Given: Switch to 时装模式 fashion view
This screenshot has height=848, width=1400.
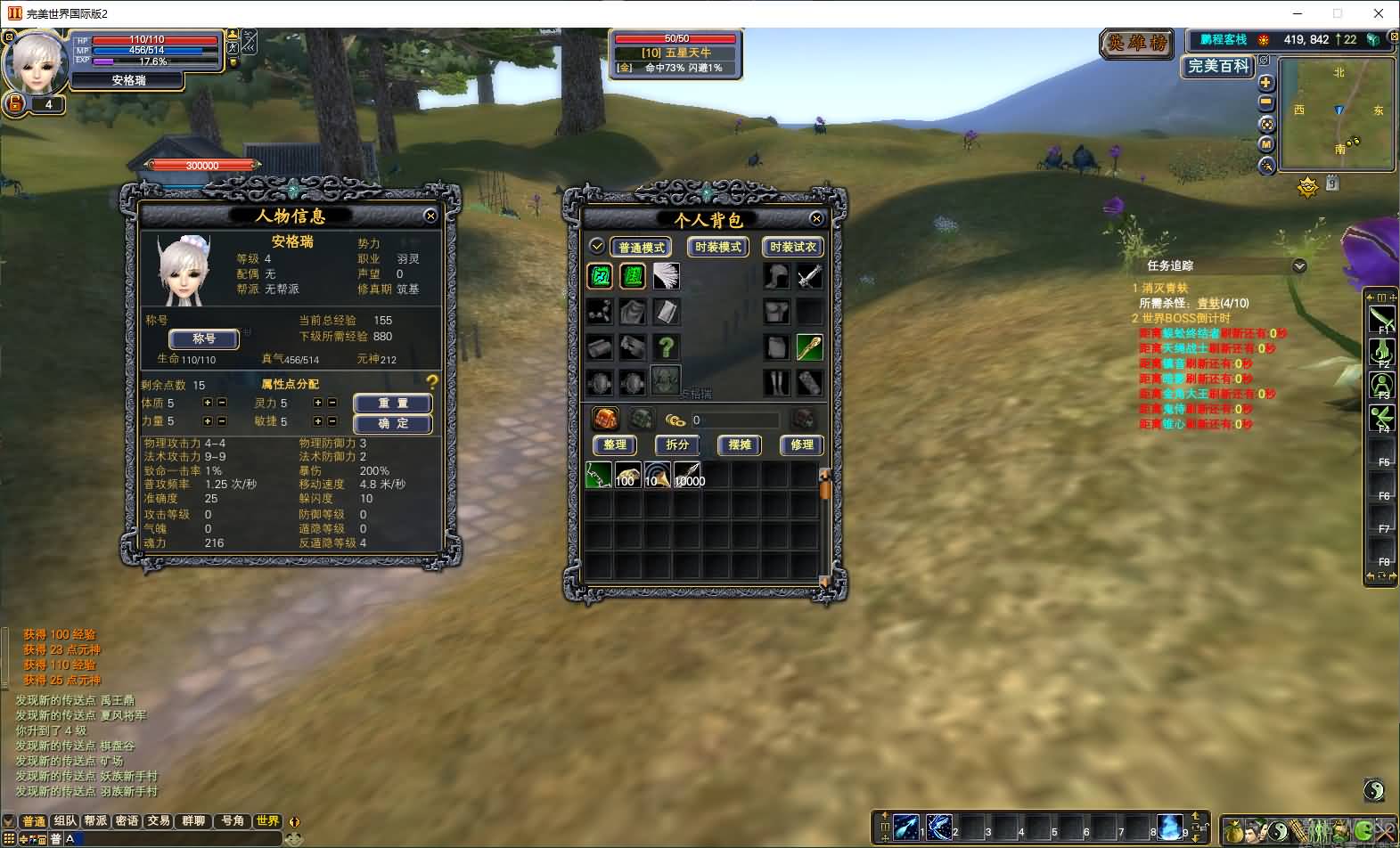Looking at the screenshot, I should (x=716, y=247).
